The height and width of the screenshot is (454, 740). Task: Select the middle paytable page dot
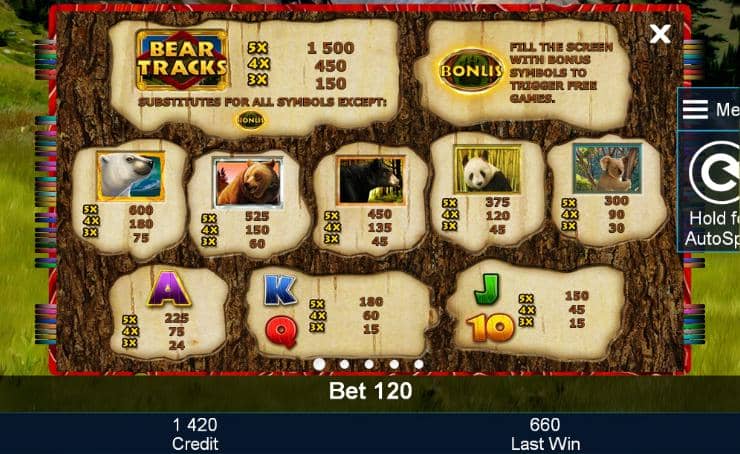[x=369, y=365]
